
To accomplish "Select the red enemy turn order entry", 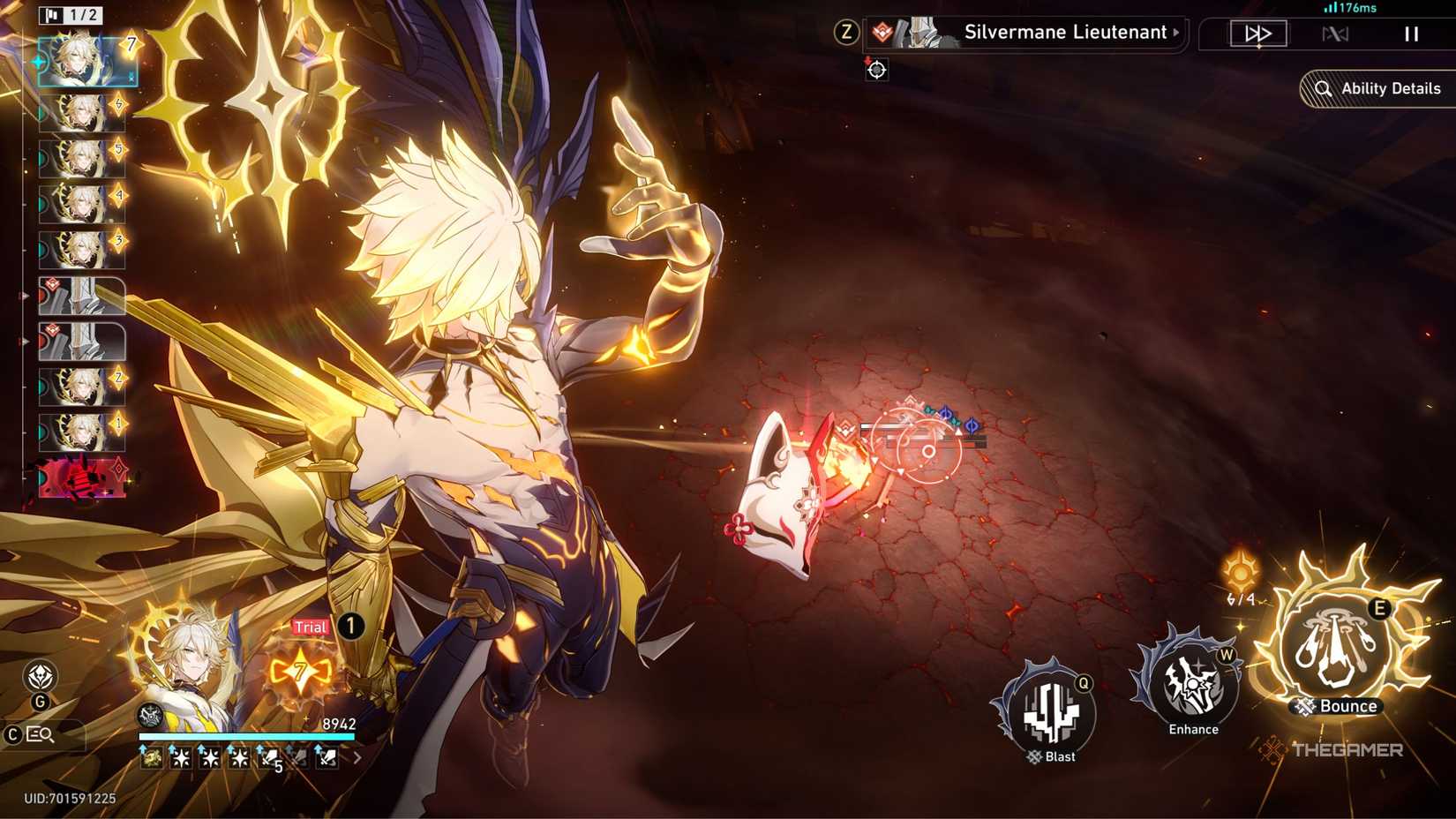I will tap(82, 478).
